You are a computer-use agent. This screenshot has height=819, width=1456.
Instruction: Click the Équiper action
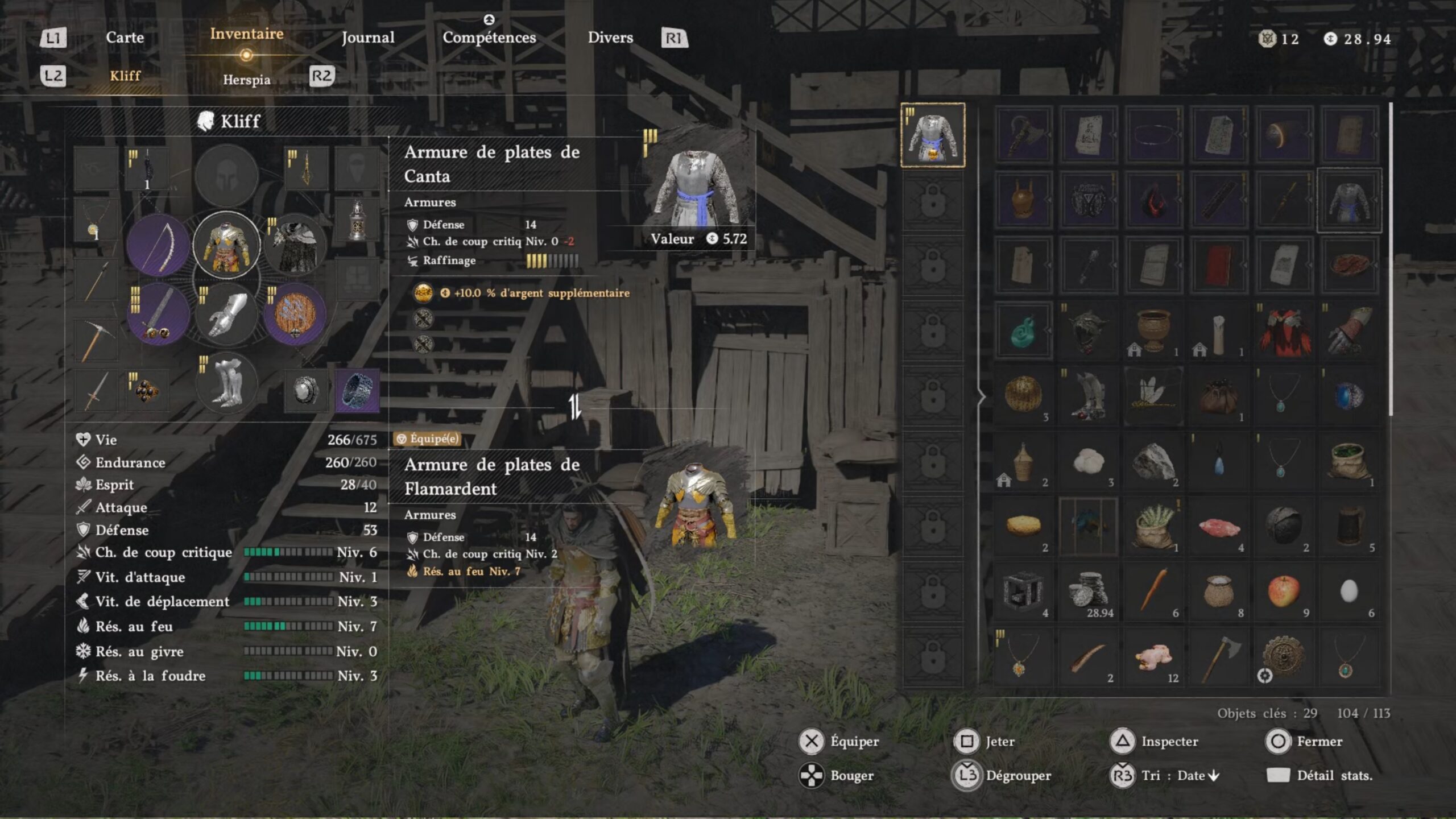839,741
